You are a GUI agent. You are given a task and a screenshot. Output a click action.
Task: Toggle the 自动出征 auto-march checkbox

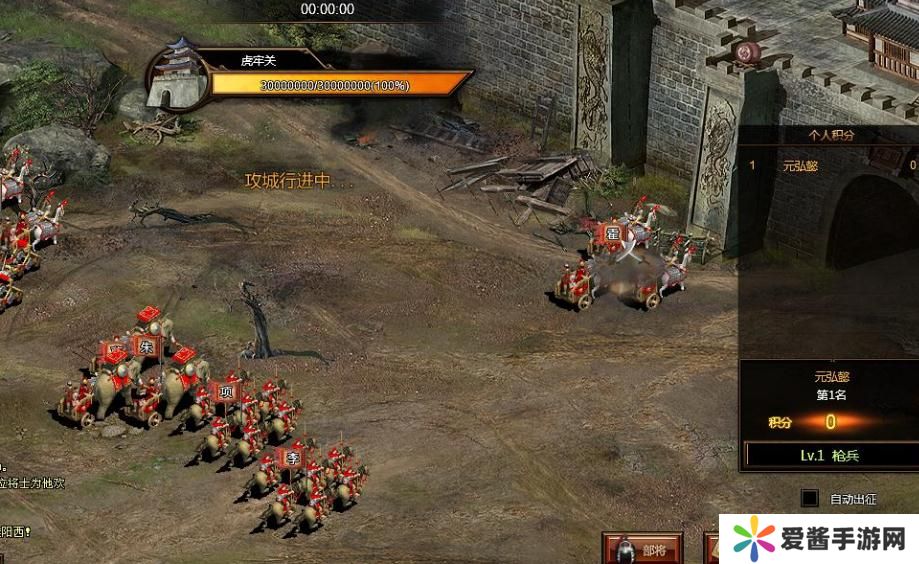point(810,498)
